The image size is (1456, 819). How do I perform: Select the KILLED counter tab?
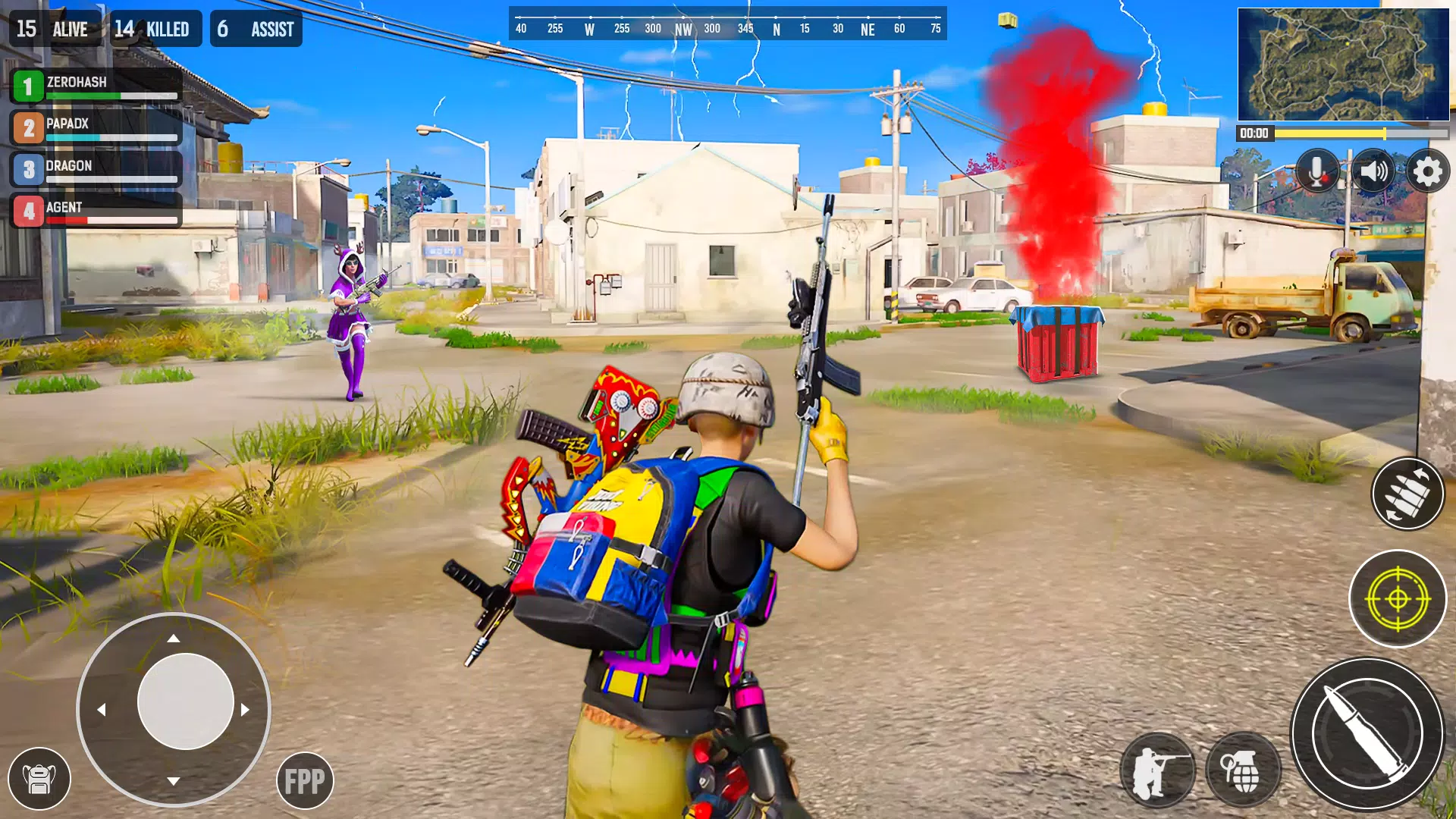pos(152,29)
